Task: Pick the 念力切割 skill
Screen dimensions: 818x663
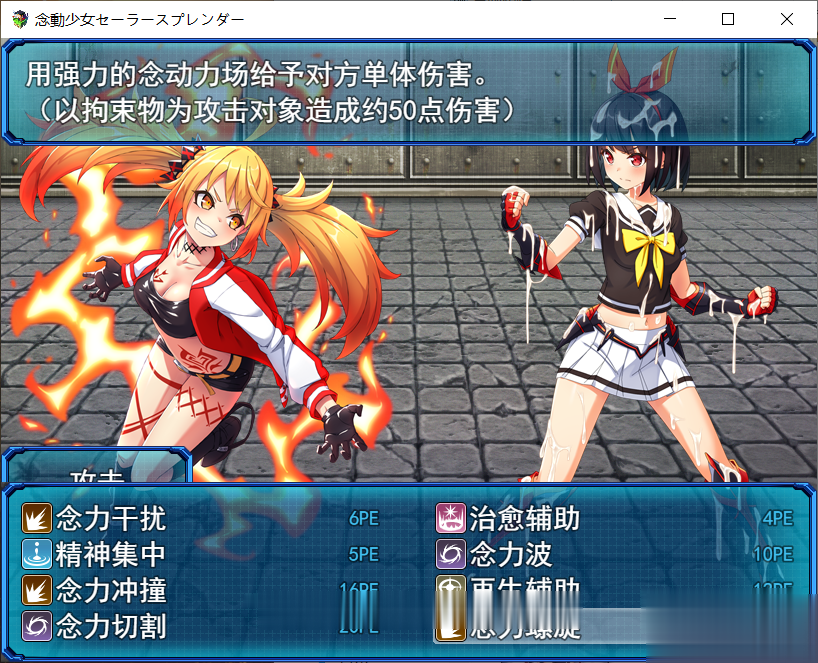Action: (111, 626)
